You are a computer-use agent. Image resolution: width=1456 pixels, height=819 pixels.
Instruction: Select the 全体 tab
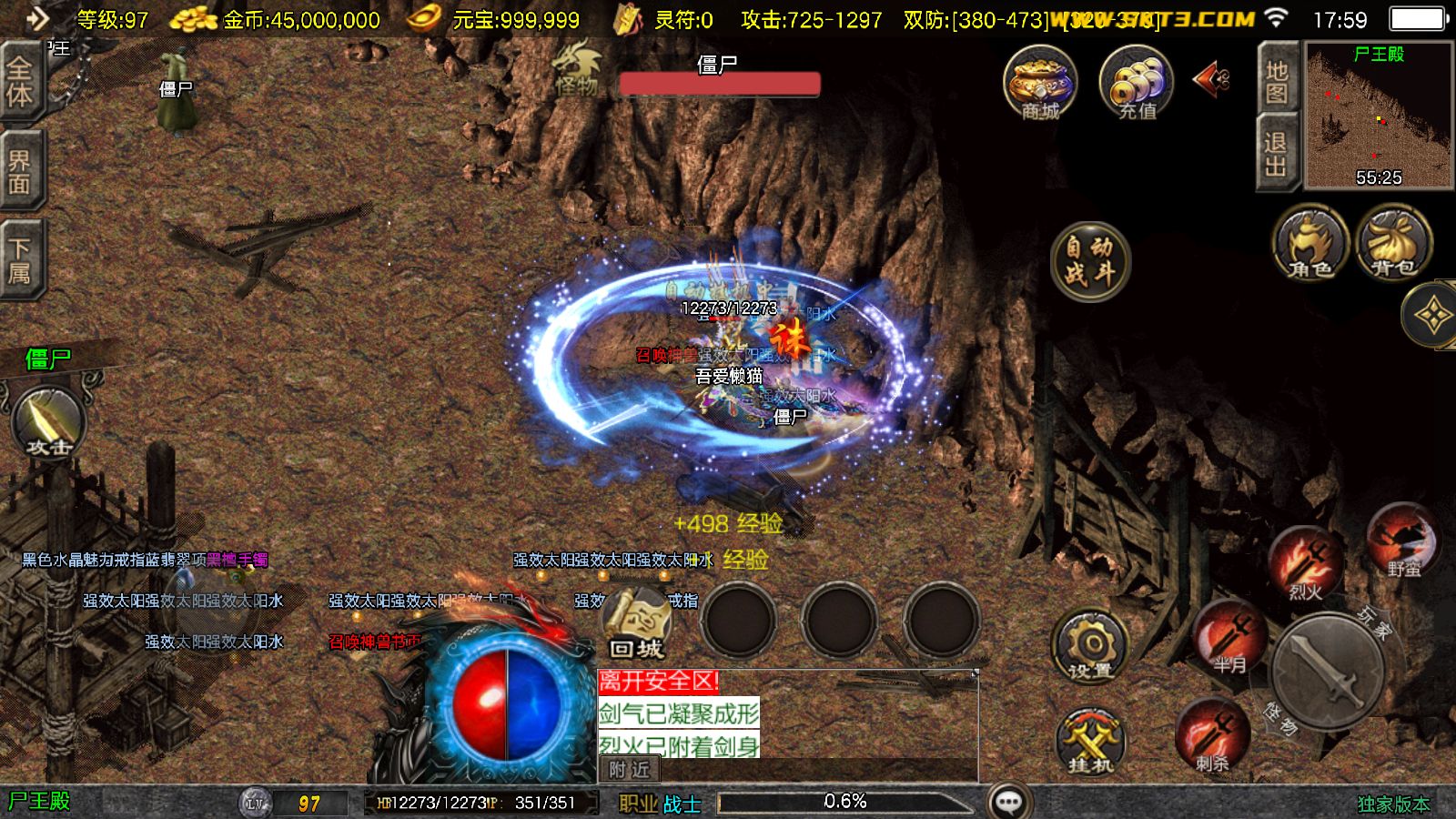point(20,82)
